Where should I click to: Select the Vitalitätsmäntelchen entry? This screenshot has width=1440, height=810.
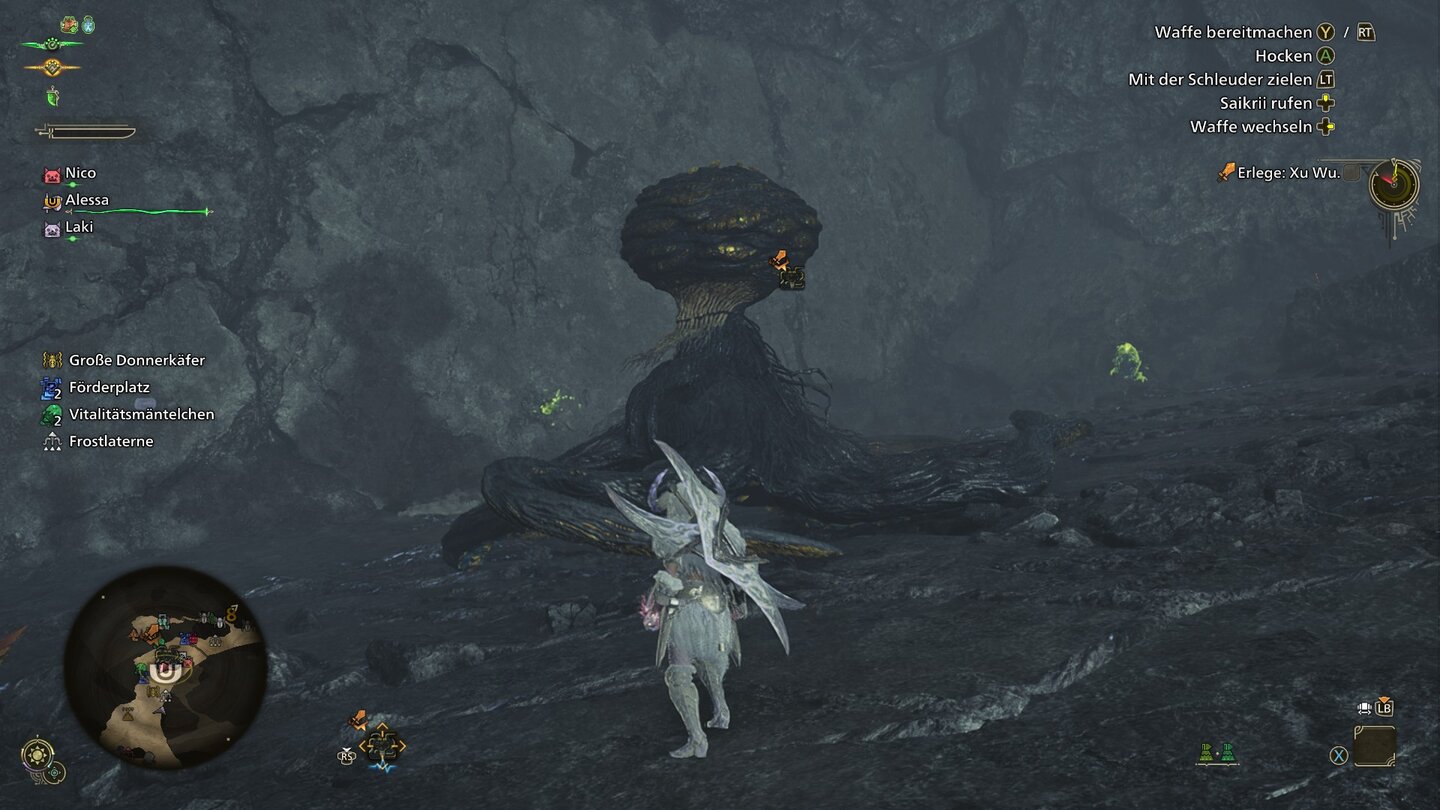(141, 414)
